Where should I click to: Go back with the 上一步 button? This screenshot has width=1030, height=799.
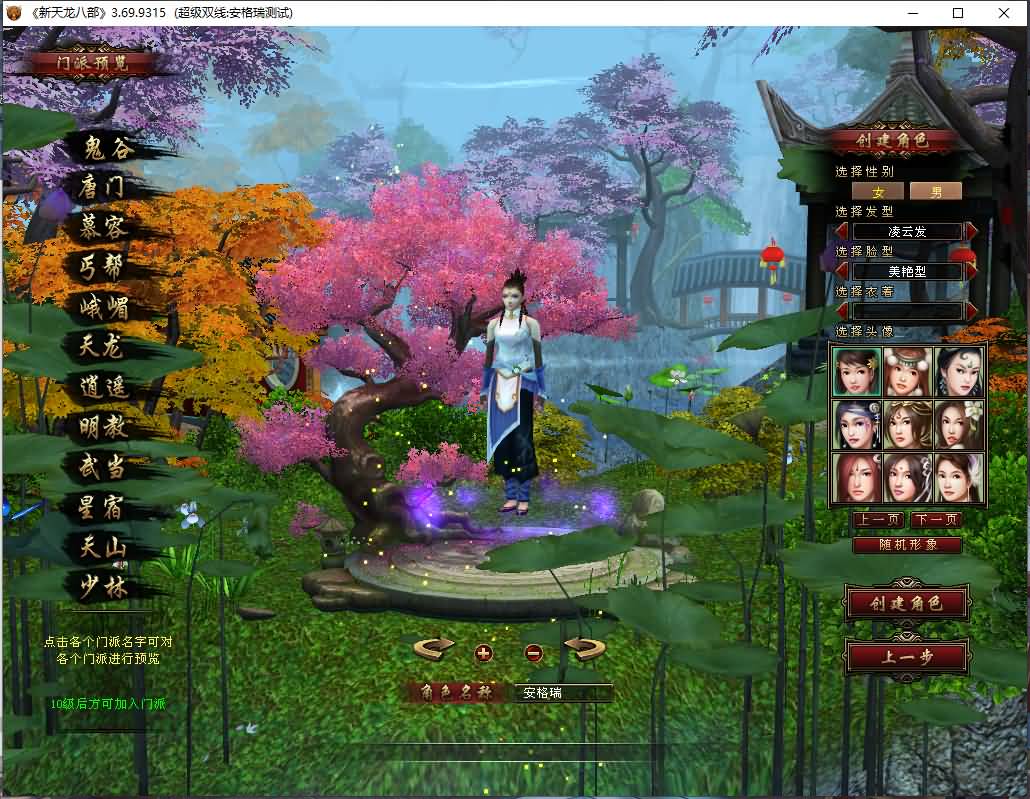pos(906,658)
